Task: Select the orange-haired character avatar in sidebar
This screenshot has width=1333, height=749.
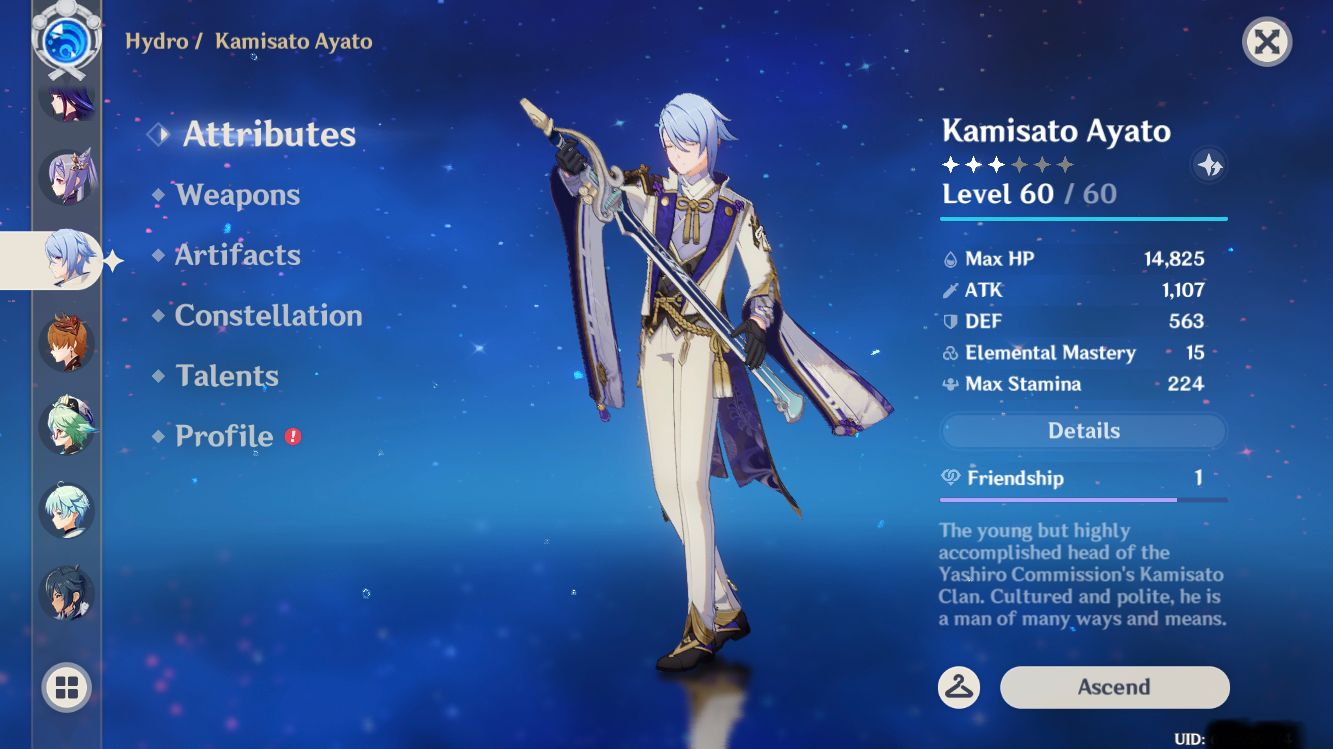Action: point(64,341)
